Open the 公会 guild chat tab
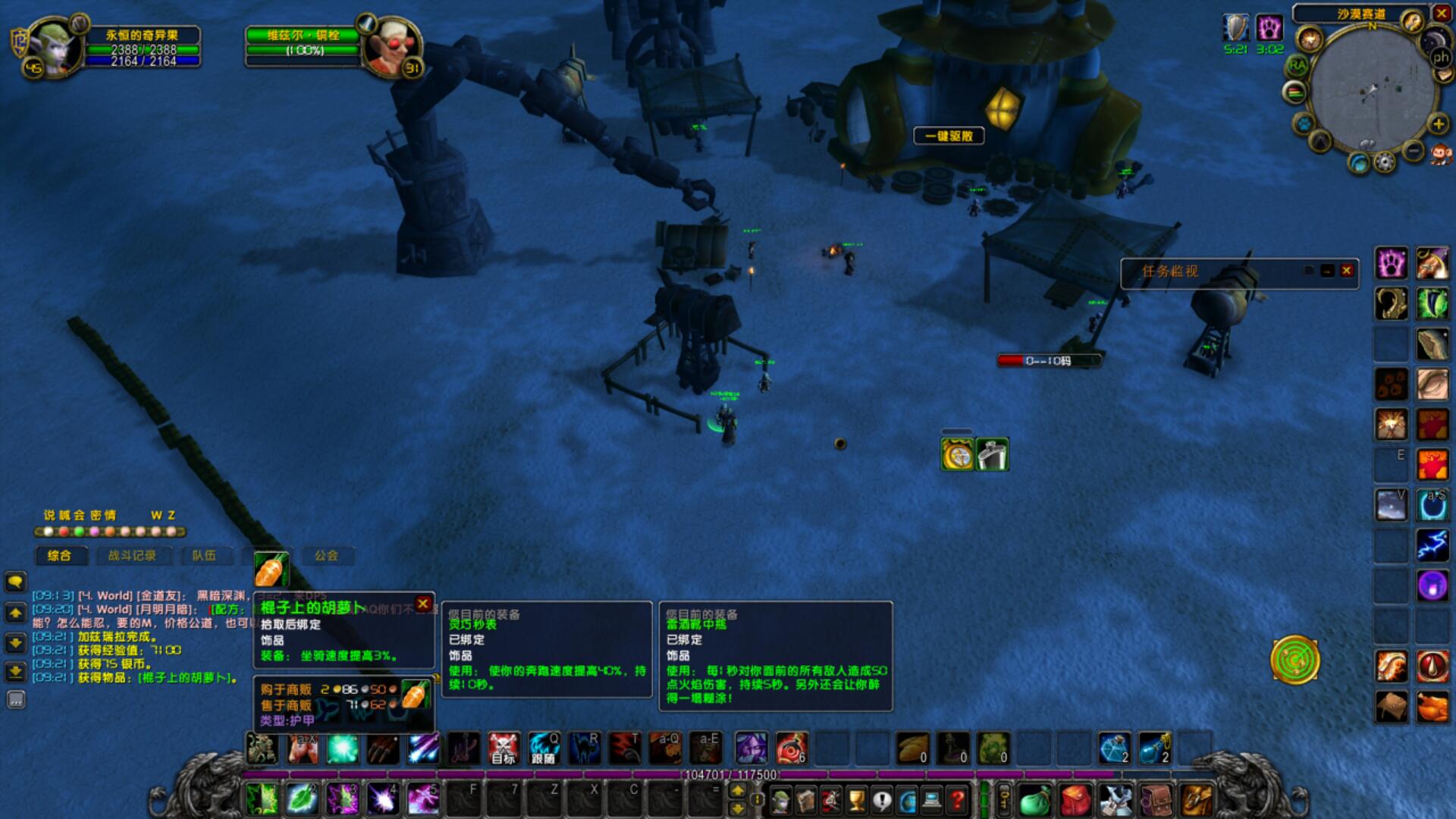Viewport: 1456px width, 819px height. (x=326, y=556)
